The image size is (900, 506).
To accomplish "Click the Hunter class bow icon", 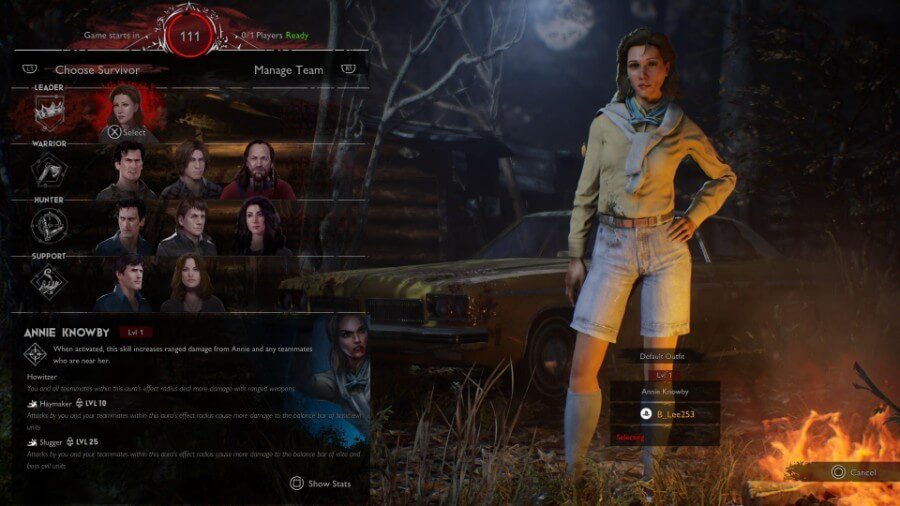I will click(x=49, y=228).
